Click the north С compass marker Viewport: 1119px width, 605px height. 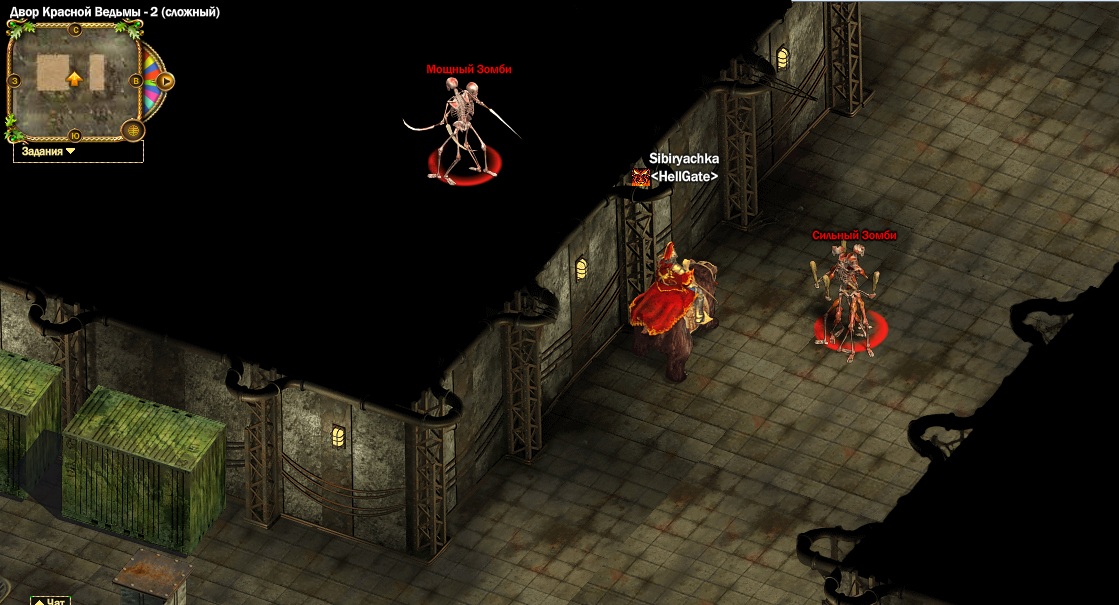pos(75,29)
